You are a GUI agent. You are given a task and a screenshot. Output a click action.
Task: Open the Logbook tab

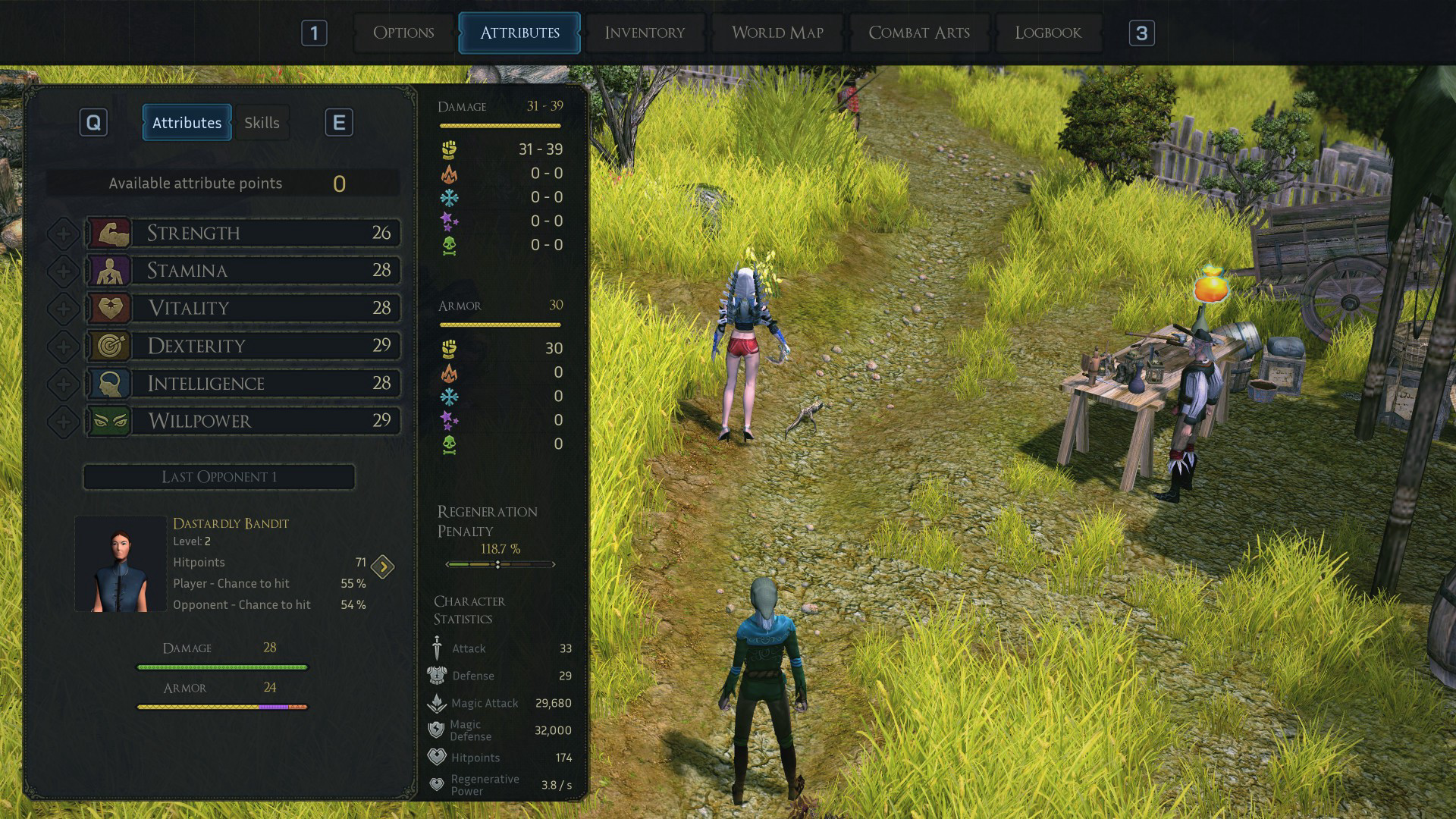click(1048, 33)
